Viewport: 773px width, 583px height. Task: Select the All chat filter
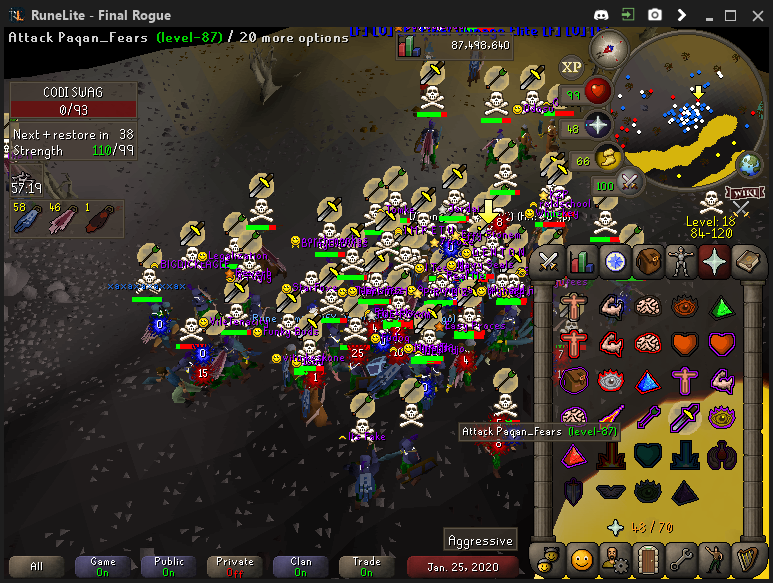coord(37,567)
